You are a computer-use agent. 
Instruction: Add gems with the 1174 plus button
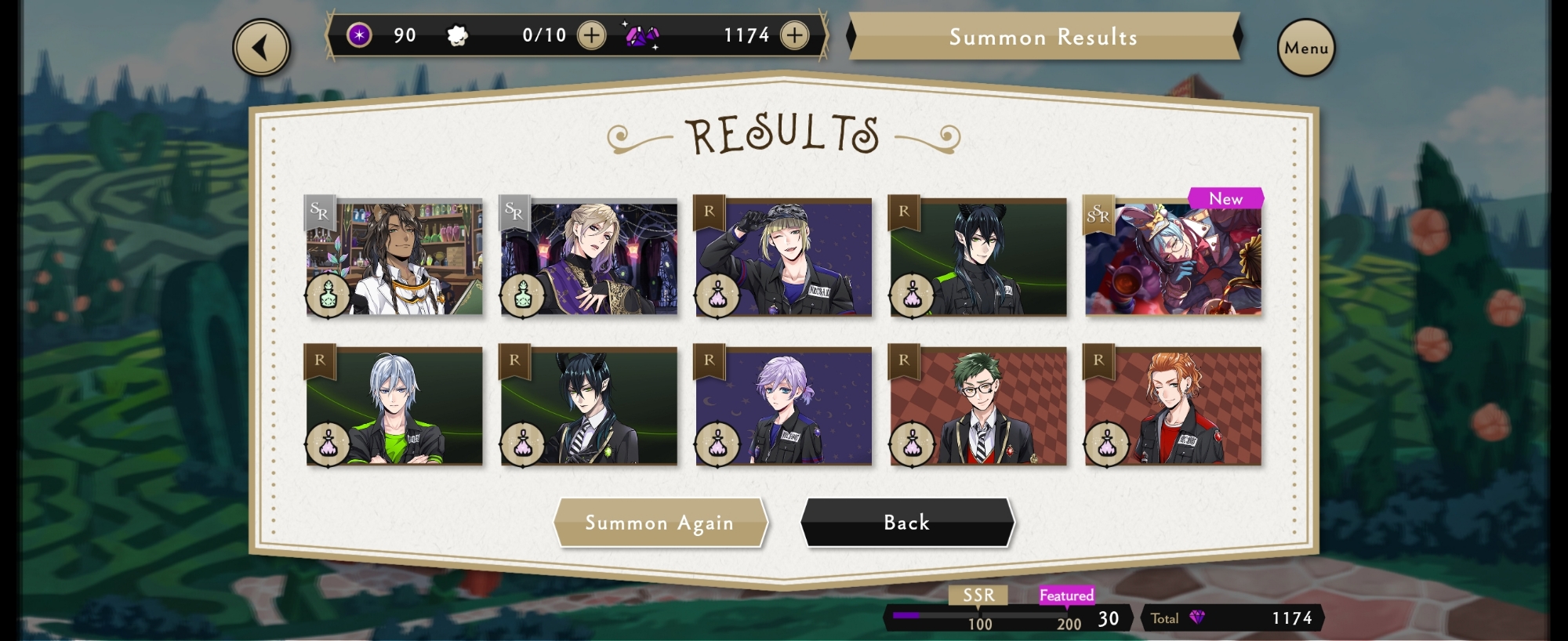(x=794, y=35)
